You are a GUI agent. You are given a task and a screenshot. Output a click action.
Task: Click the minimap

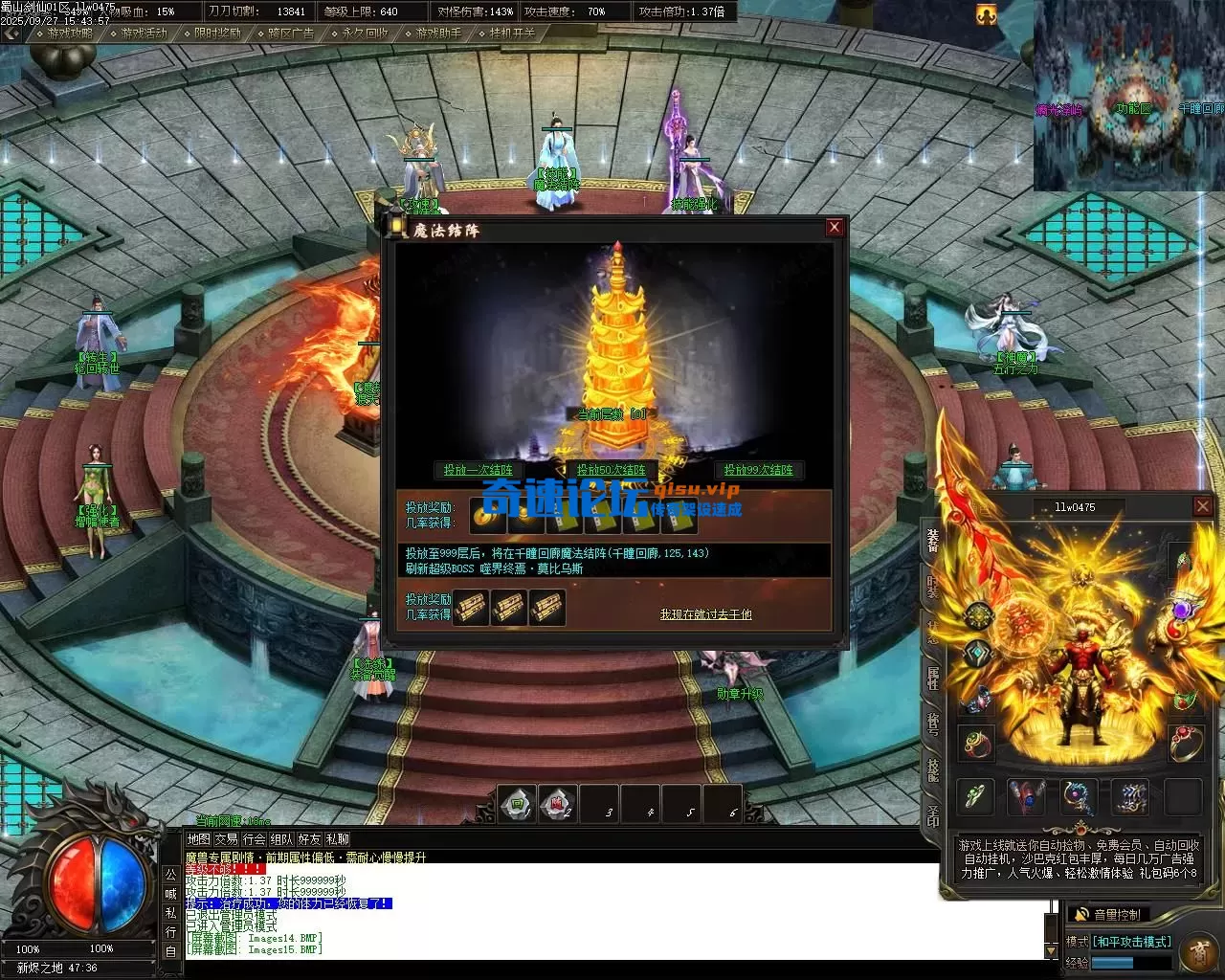(1128, 96)
